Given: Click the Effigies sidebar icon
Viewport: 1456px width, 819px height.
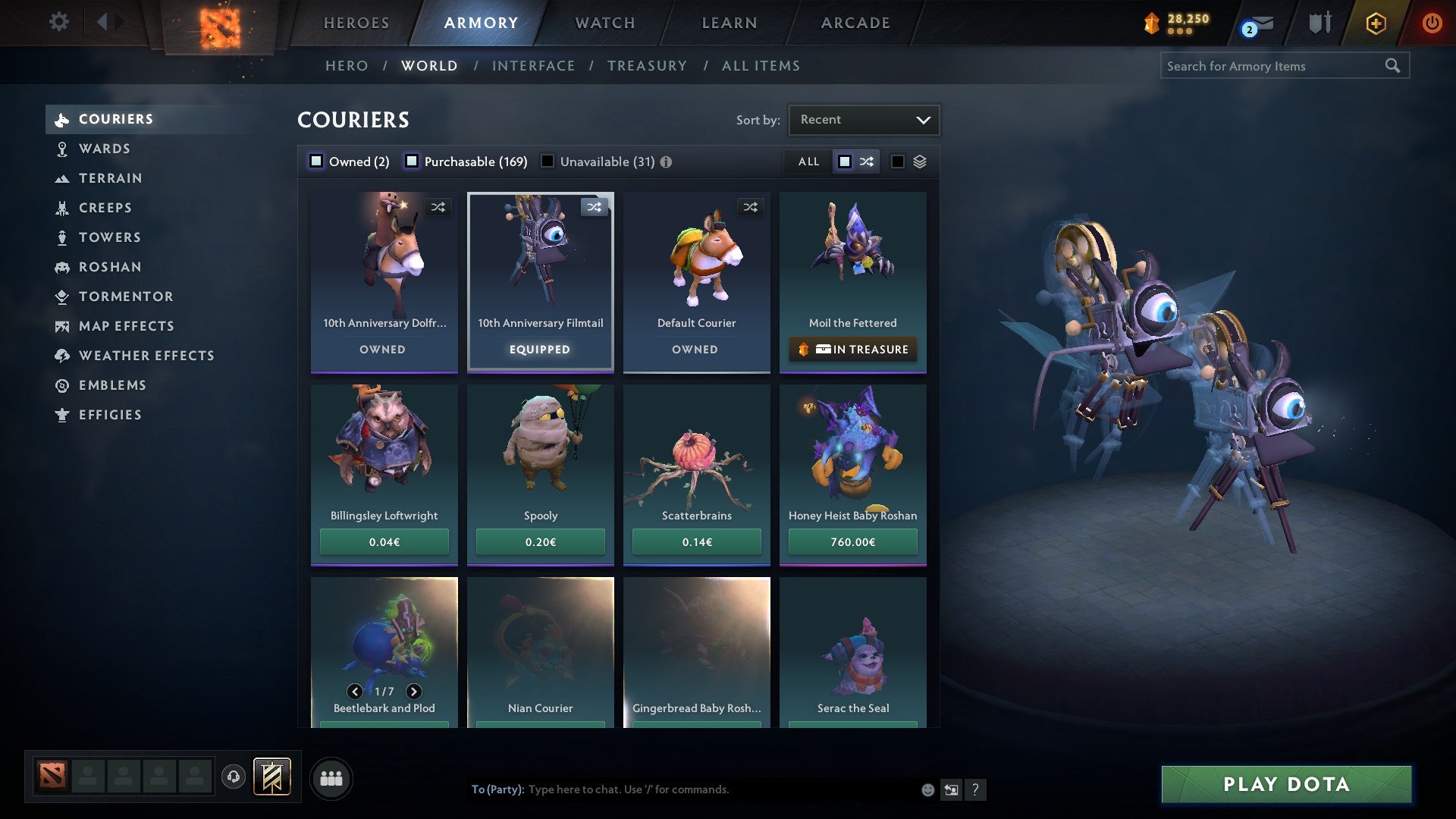Looking at the screenshot, I should [x=61, y=415].
